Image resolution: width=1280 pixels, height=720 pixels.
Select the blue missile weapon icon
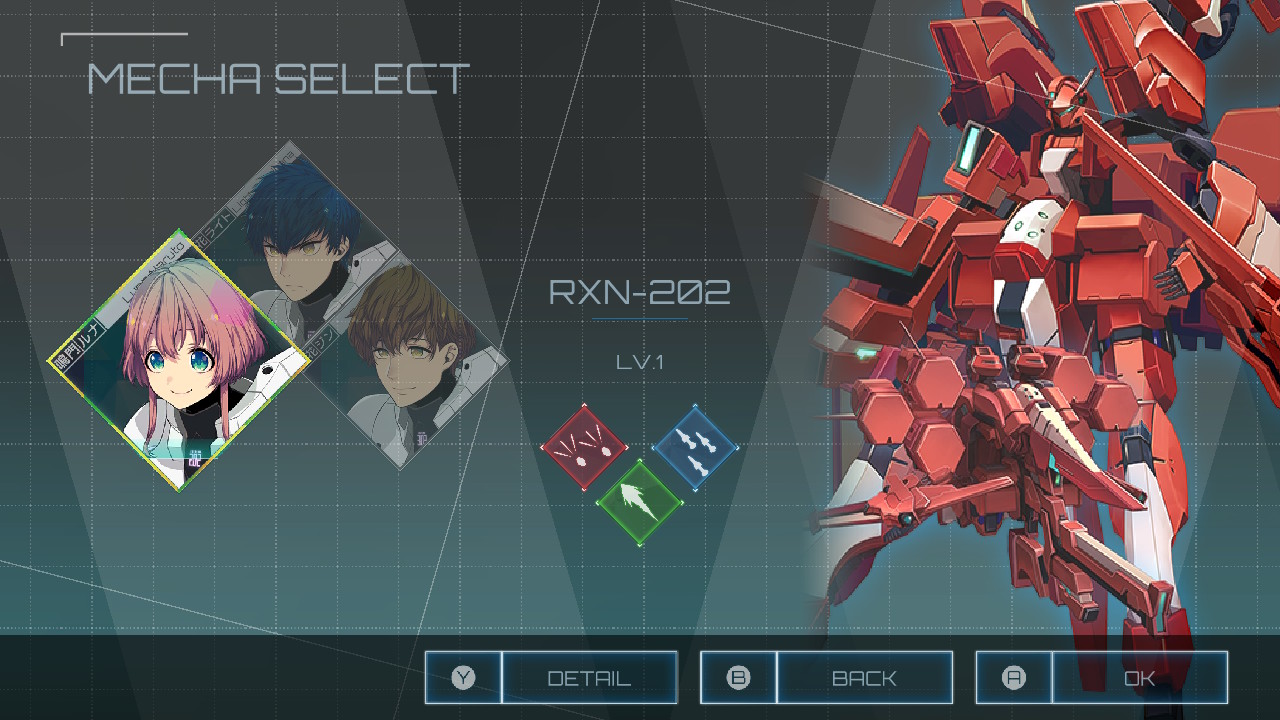(x=695, y=447)
